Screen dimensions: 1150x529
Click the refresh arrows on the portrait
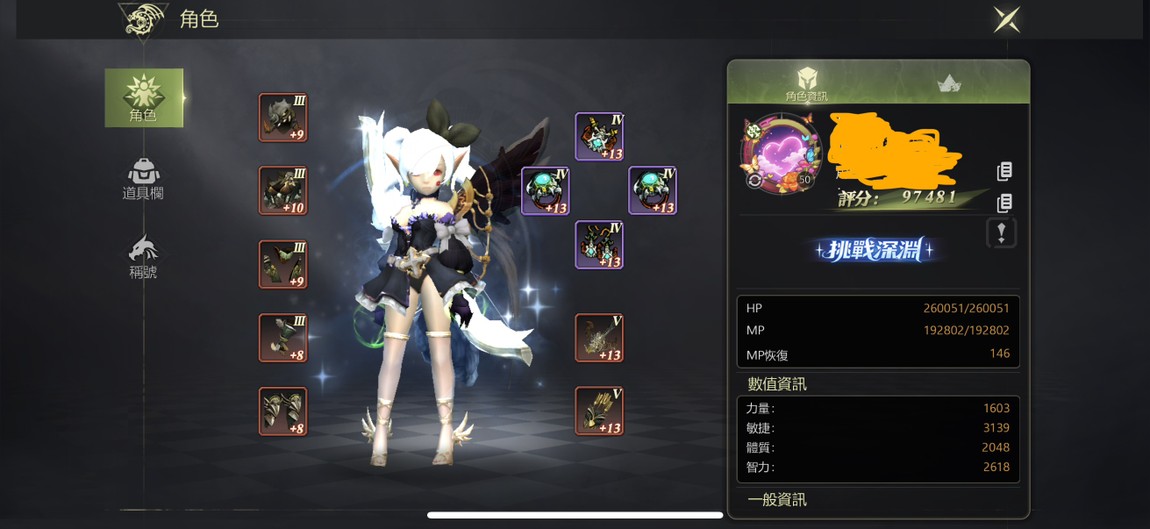point(755,181)
